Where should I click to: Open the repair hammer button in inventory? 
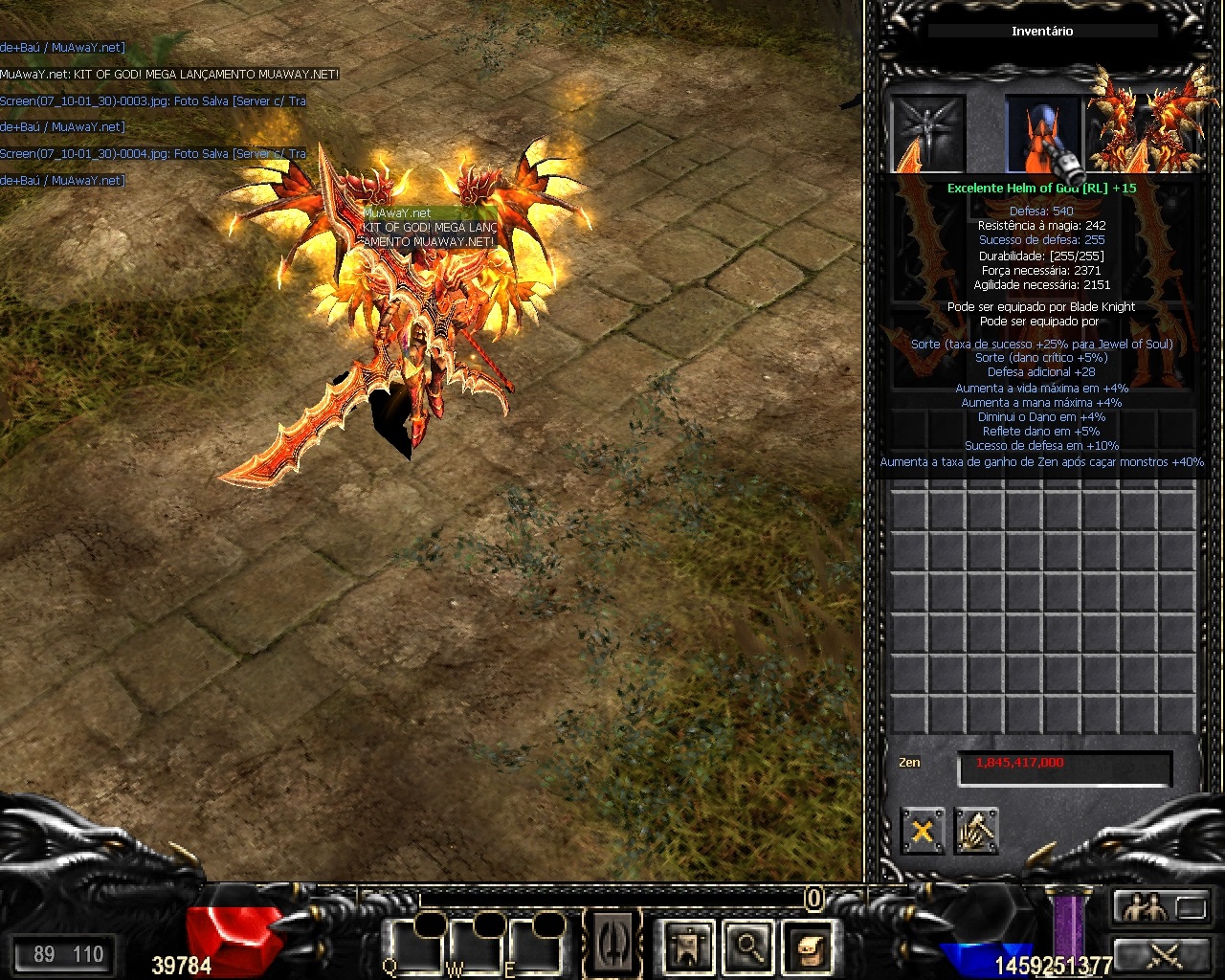976,831
